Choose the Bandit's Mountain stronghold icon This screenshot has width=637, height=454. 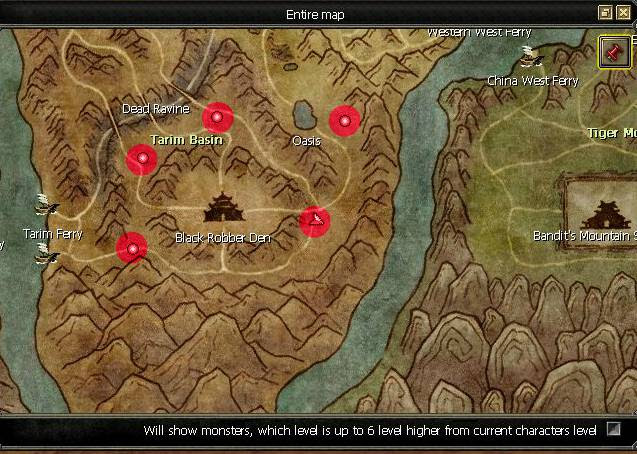pos(606,212)
